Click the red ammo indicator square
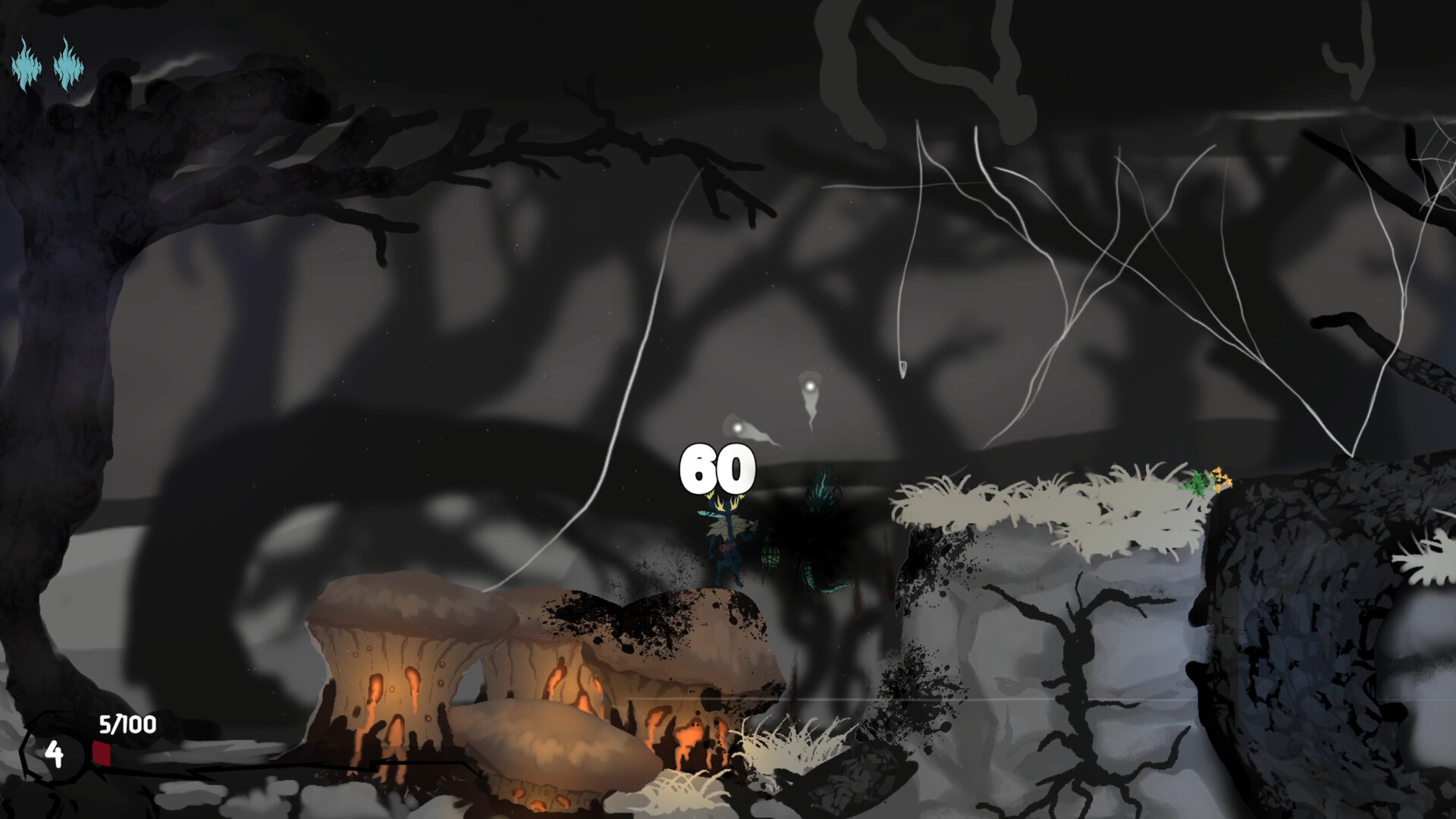Image resolution: width=1456 pixels, height=819 pixels. [x=102, y=752]
